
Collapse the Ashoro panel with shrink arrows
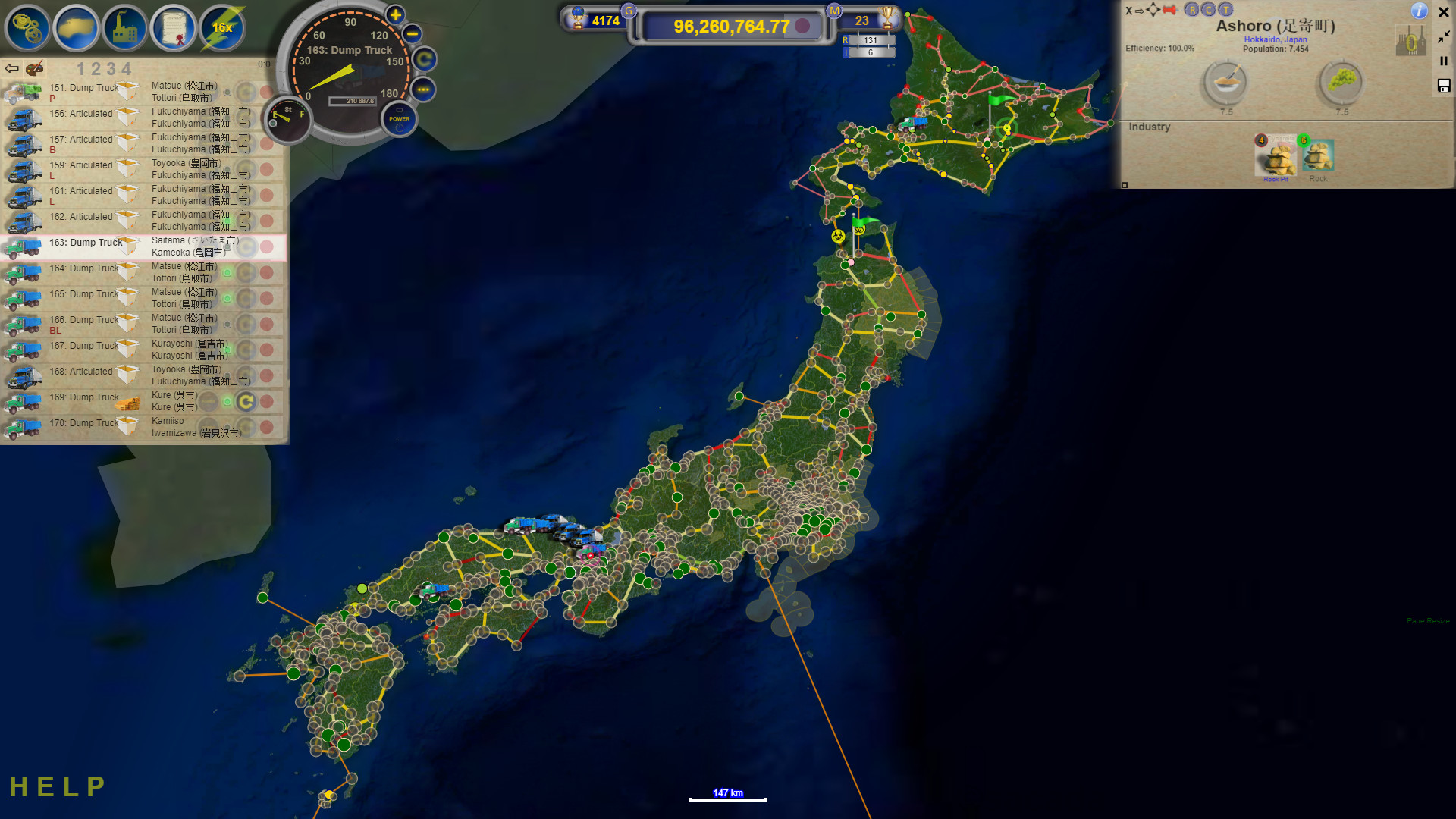[1442, 38]
